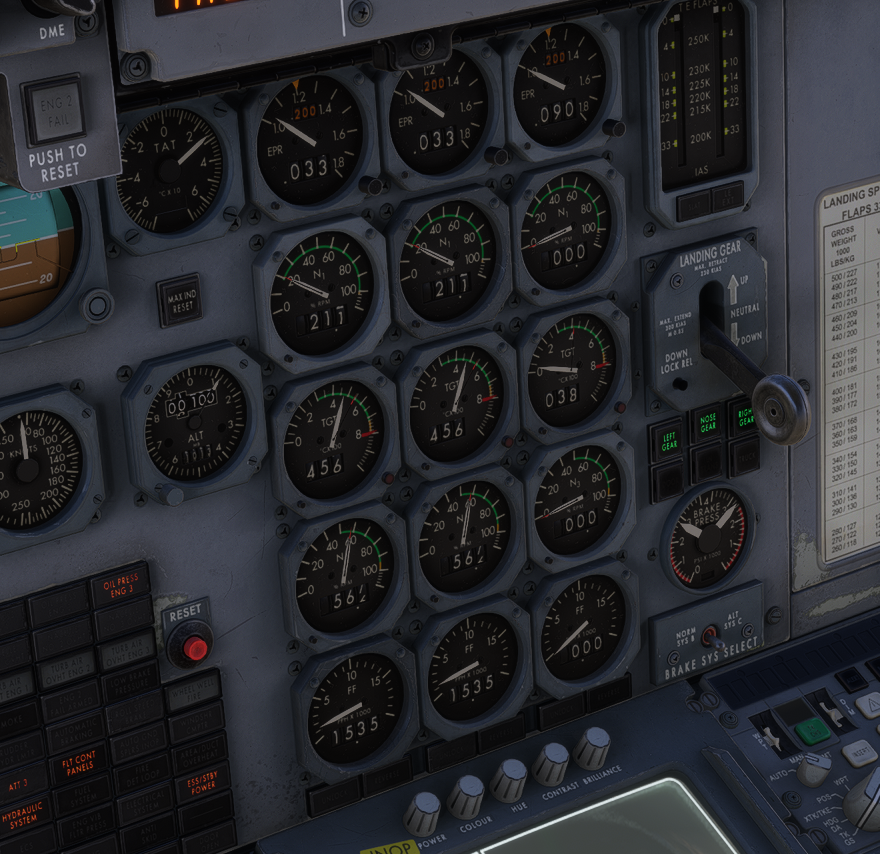Click the OIL PRESS ENG 3 annunciator
Viewport: 880px width, 854px height.
120,585
